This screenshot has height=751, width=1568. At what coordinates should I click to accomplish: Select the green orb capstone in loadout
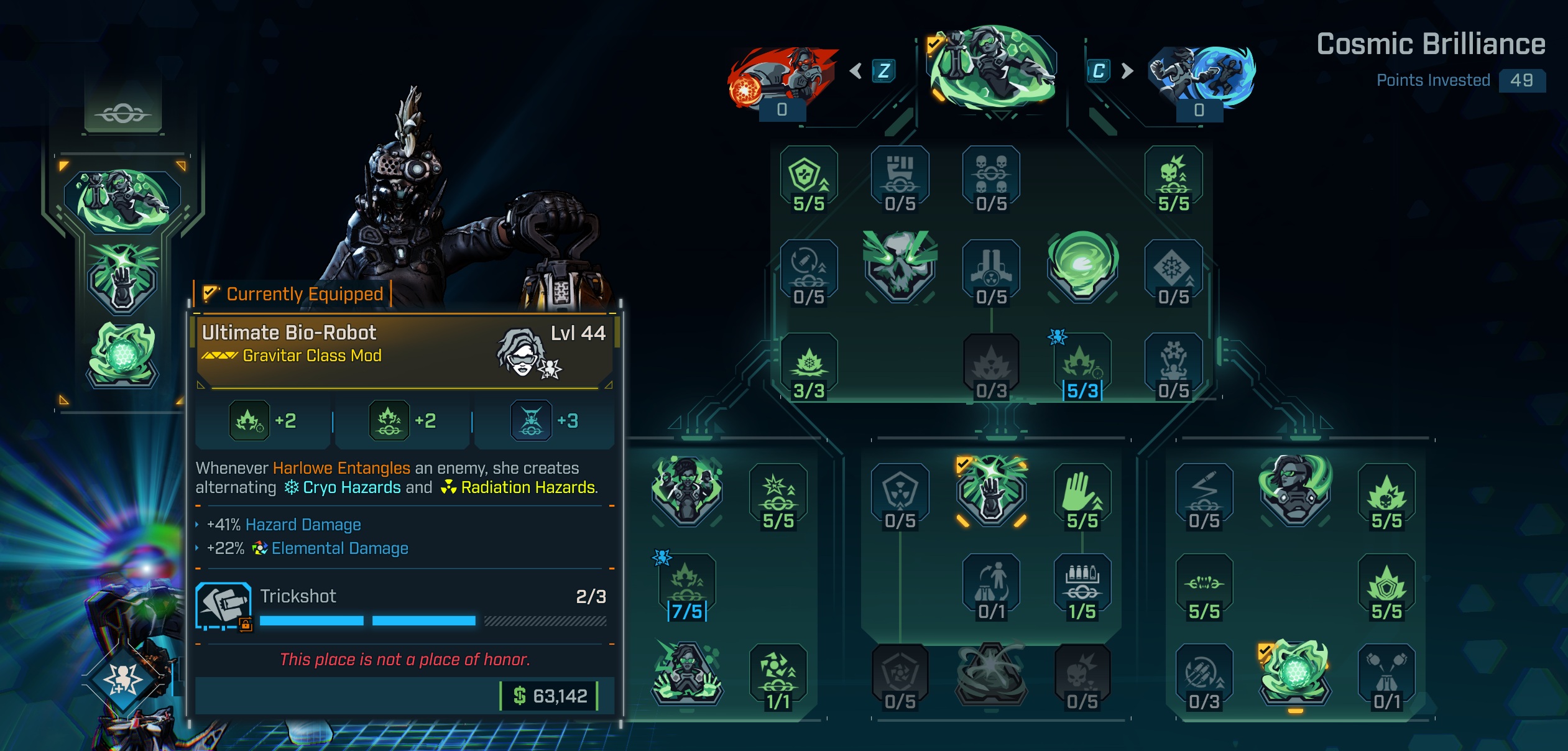click(x=122, y=354)
